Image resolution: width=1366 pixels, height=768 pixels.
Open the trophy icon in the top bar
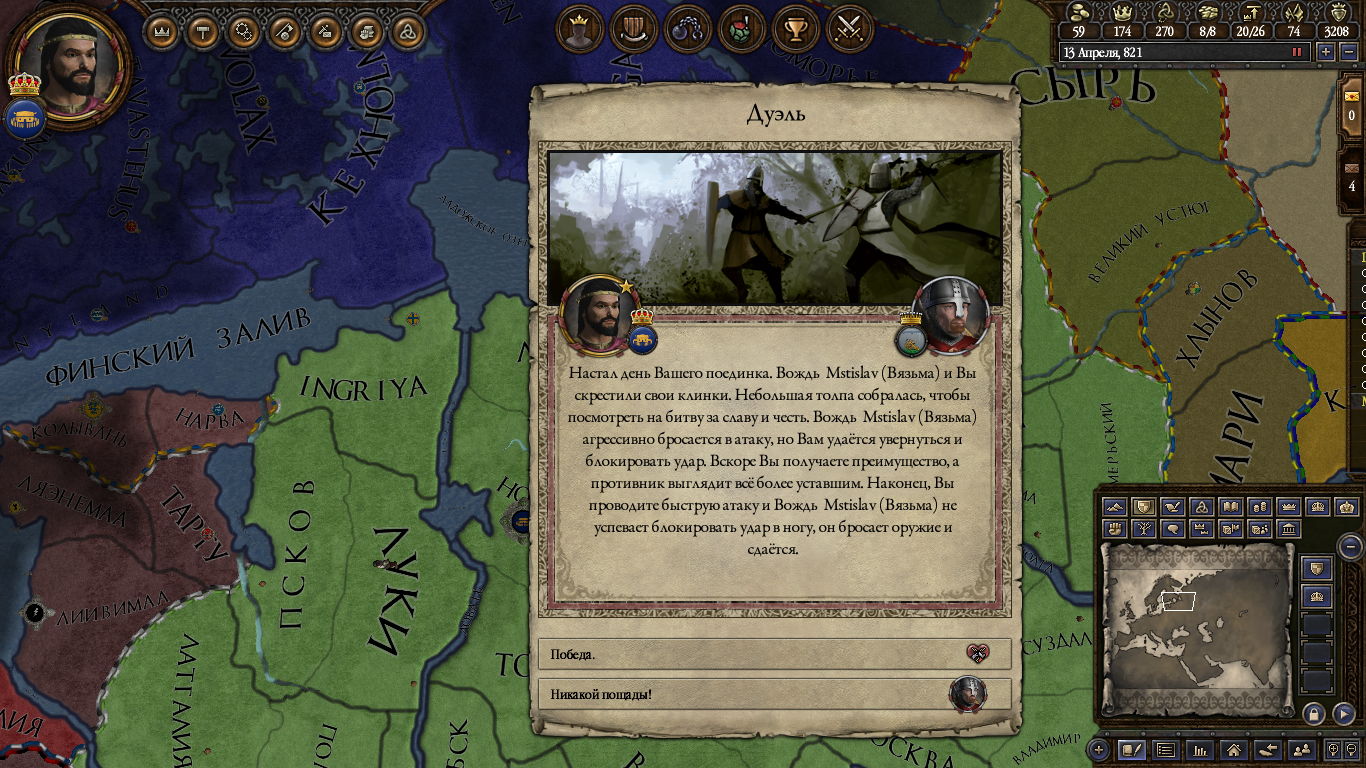796,29
